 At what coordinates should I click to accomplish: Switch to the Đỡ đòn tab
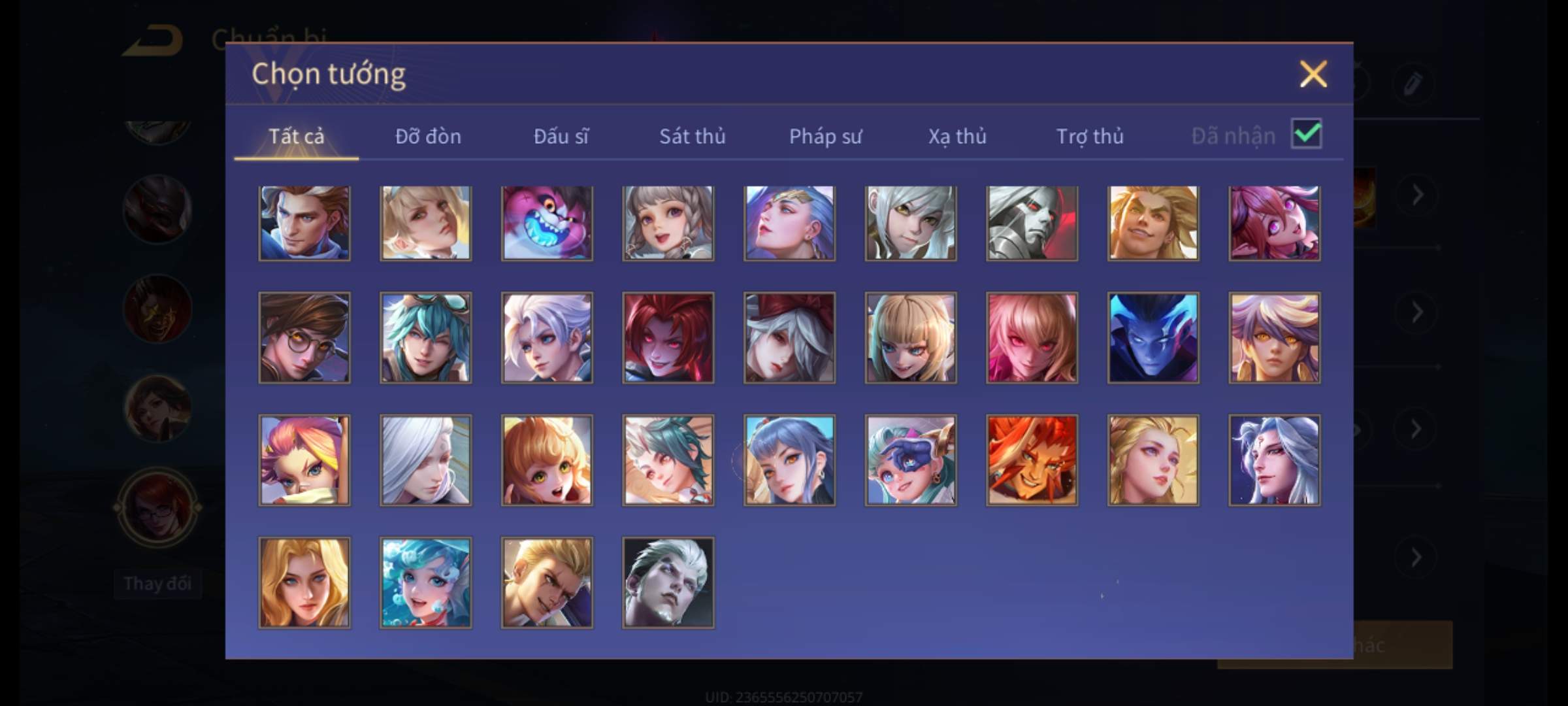(428, 136)
